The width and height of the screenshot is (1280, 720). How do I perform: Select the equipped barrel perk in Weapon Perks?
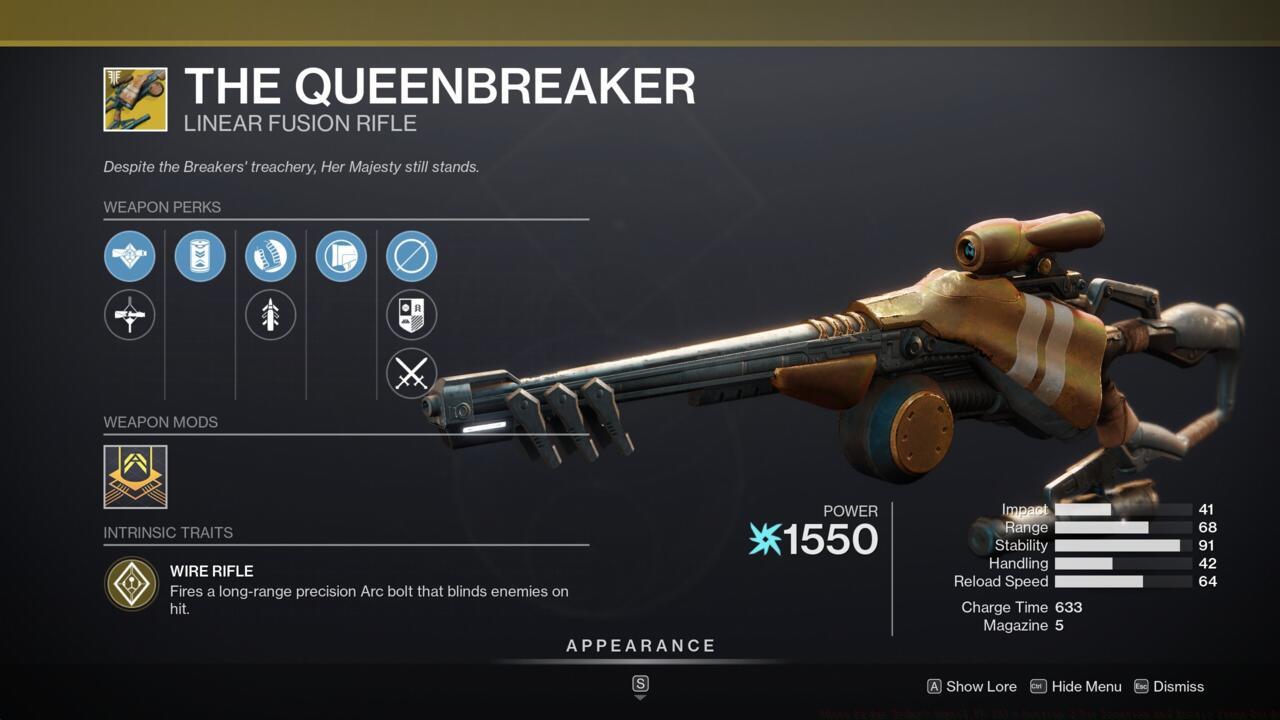tap(129, 256)
